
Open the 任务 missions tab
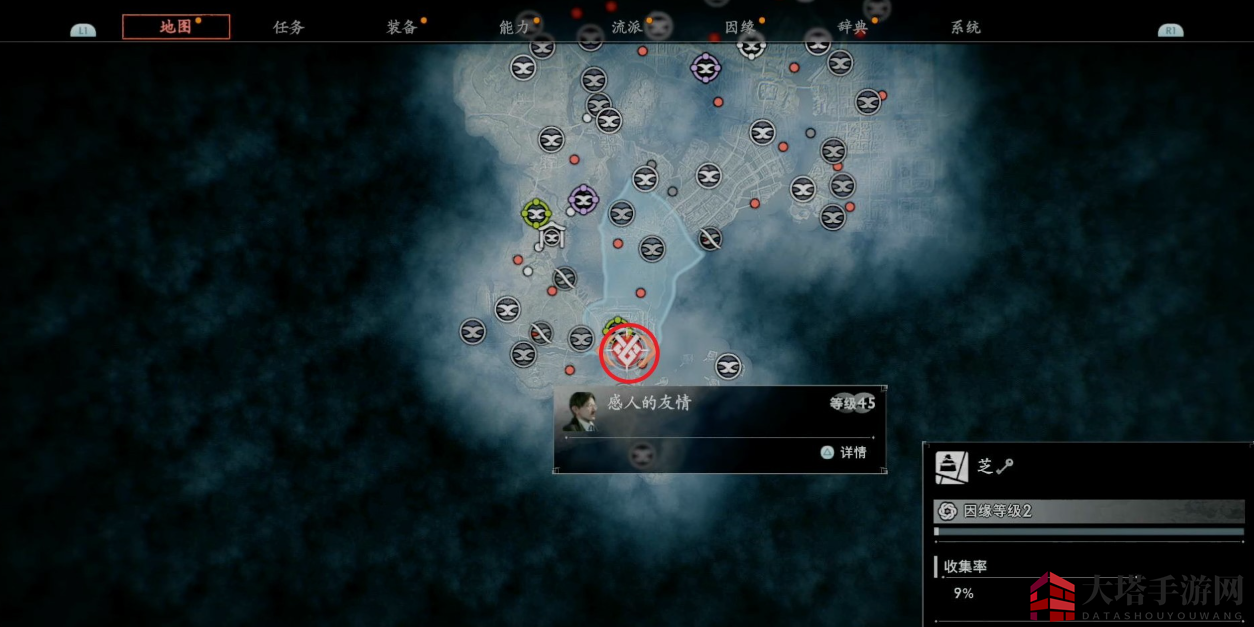click(288, 27)
